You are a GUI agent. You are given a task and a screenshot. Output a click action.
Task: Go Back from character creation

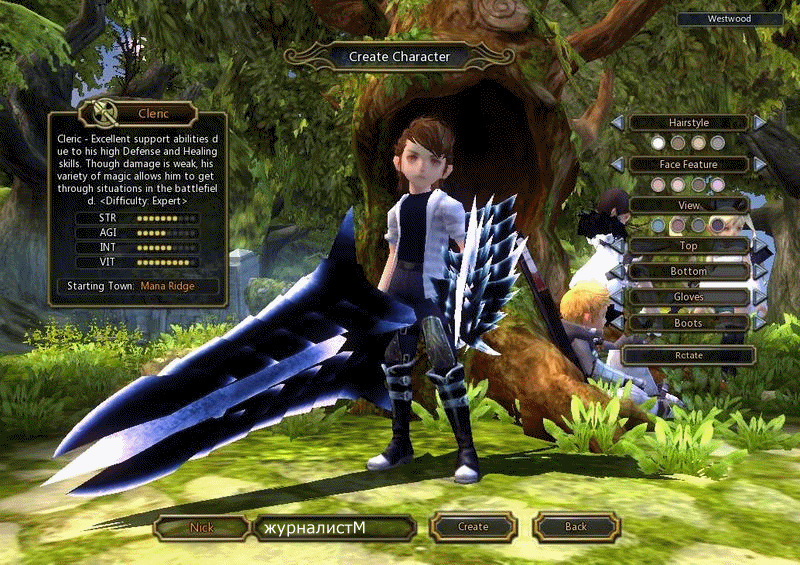pos(575,527)
